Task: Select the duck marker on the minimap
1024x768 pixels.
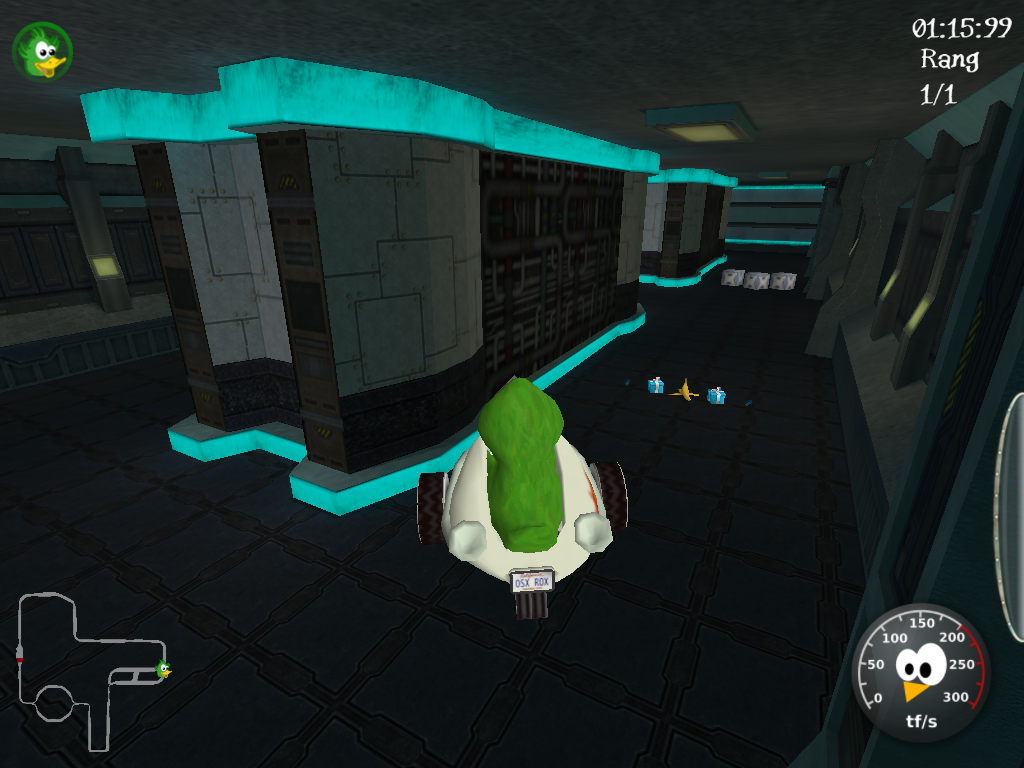Action: coord(162,669)
